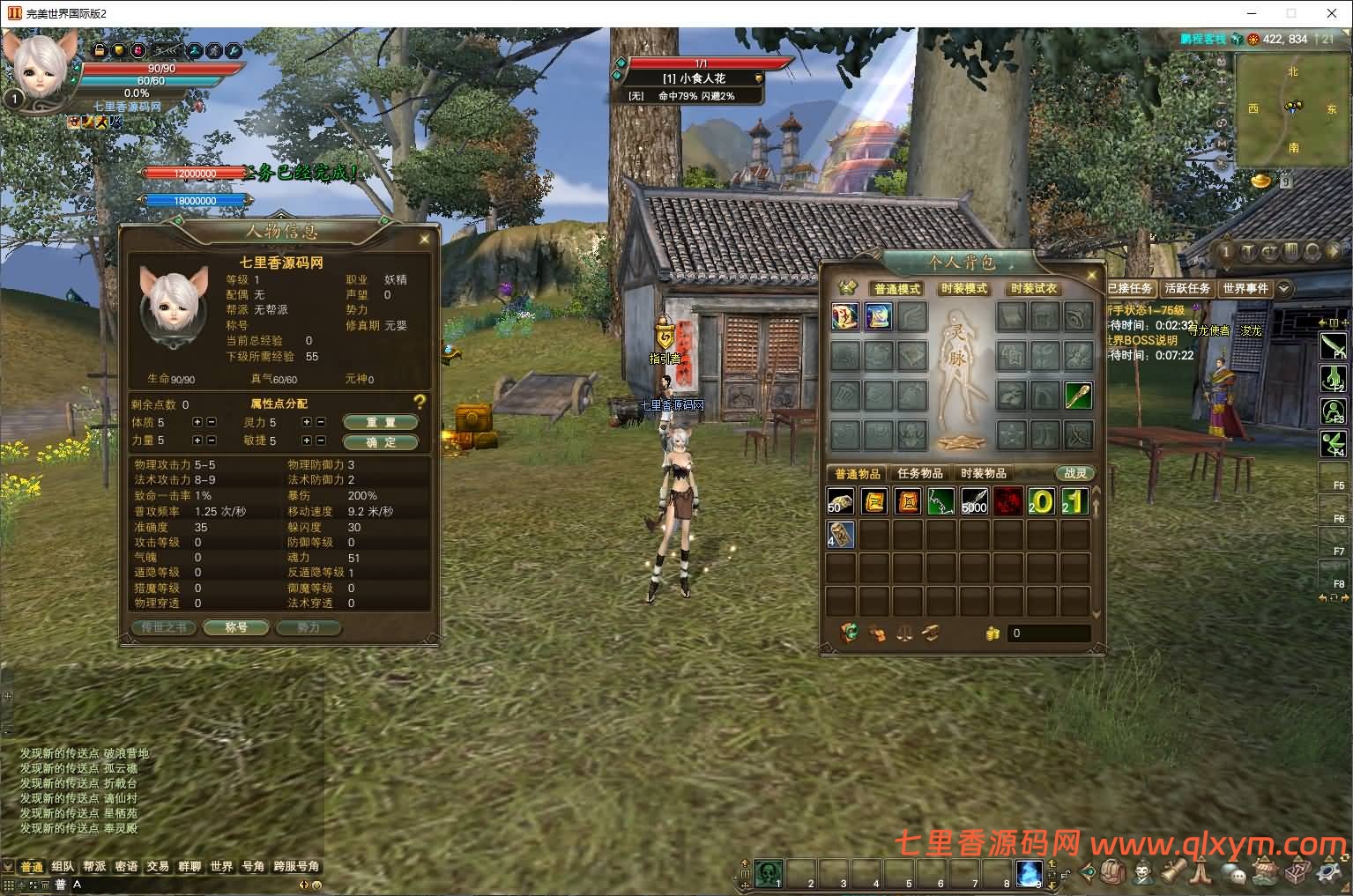The width and height of the screenshot is (1353, 896).
Task: Click the 重置 reset button
Action: click(x=380, y=421)
